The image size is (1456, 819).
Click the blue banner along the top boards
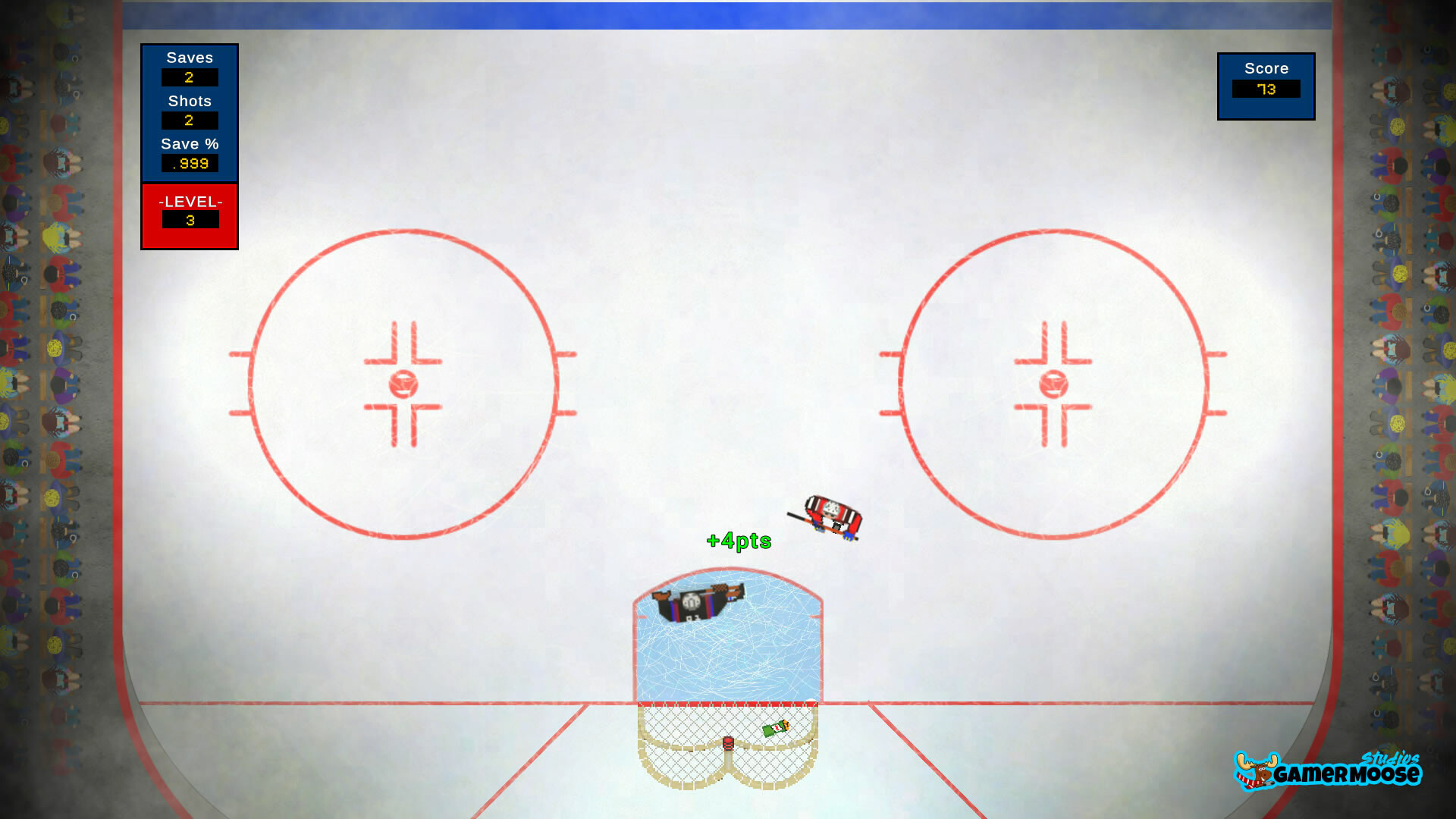point(728,14)
